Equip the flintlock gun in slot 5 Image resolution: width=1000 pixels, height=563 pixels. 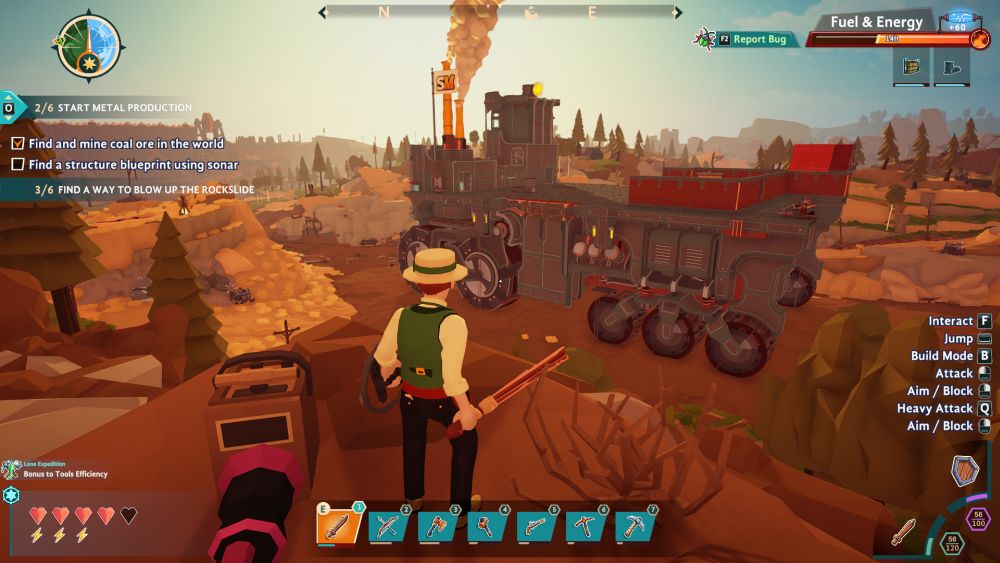tap(536, 524)
